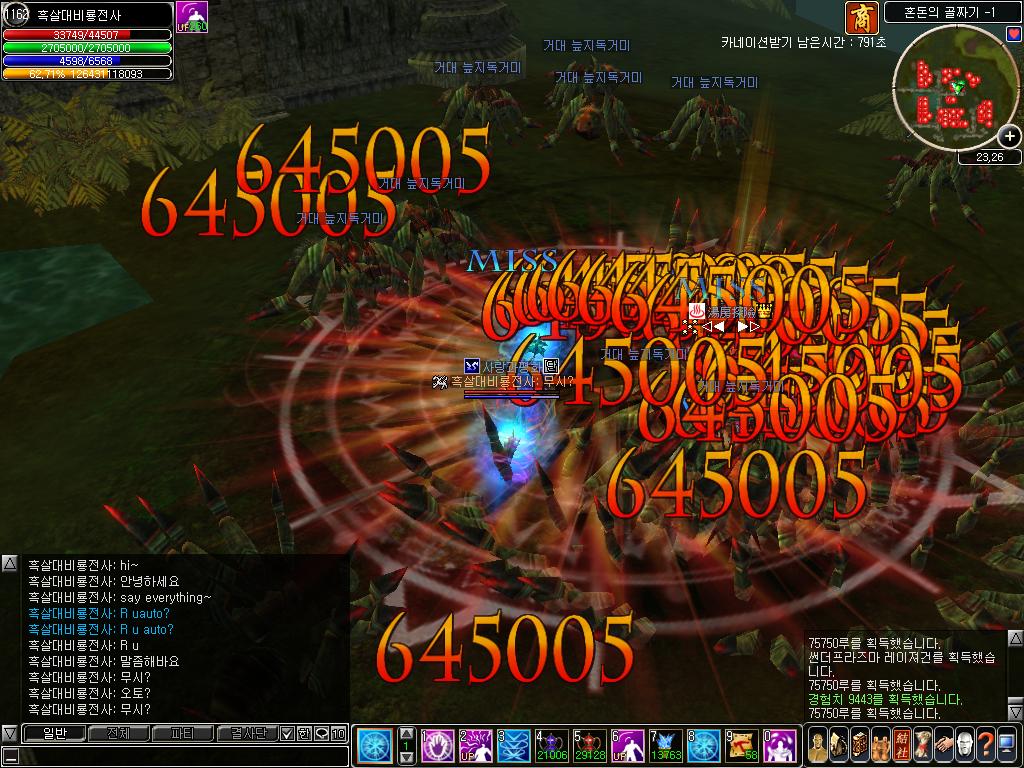1024x768 pixels.
Task: Switch to the 전체 chat tab
Action: (x=118, y=733)
